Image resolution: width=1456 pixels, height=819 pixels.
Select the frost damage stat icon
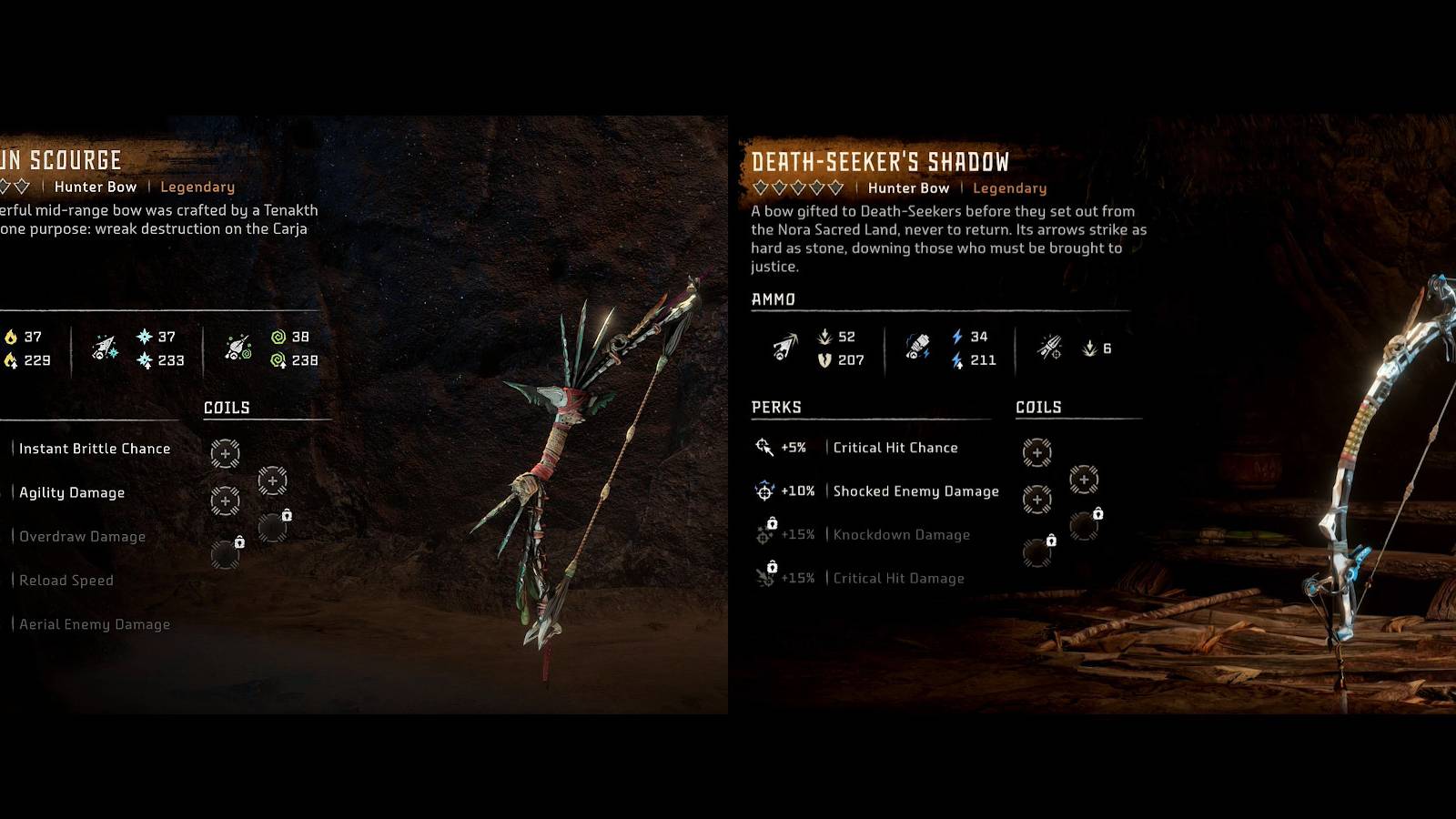(x=146, y=337)
